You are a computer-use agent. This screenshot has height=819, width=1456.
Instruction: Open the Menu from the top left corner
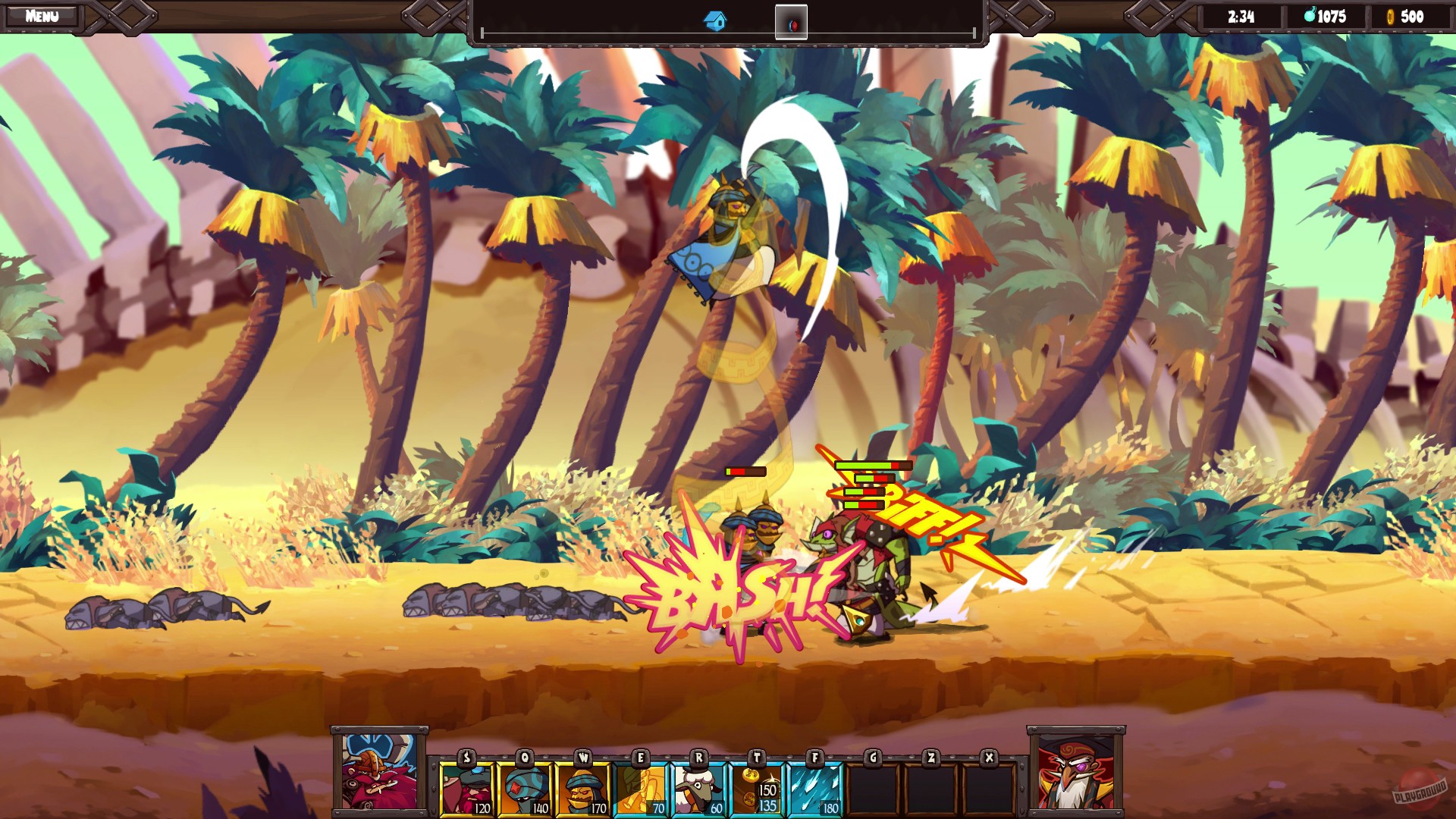42,14
